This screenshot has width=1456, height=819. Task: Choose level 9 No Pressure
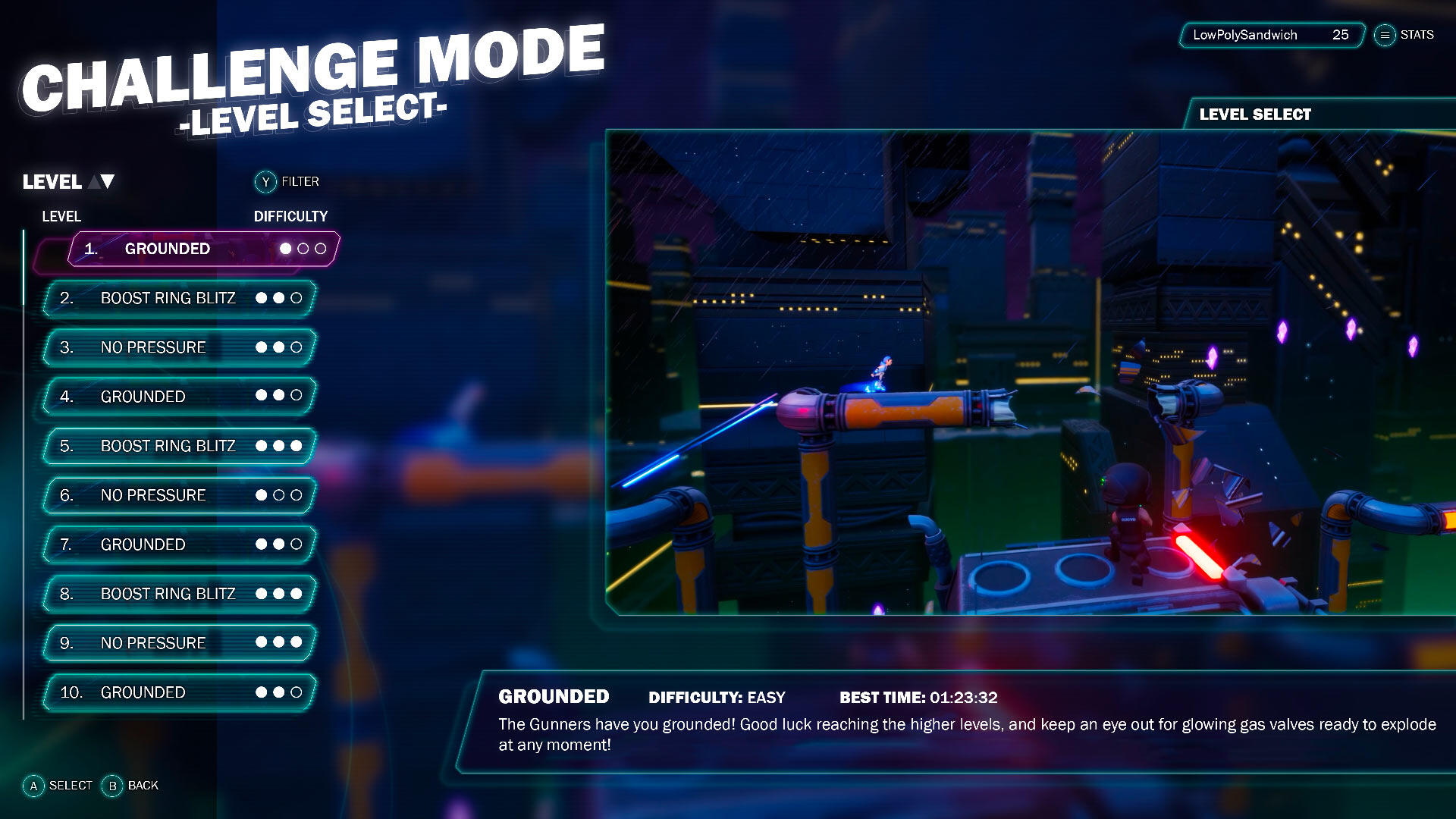point(179,643)
